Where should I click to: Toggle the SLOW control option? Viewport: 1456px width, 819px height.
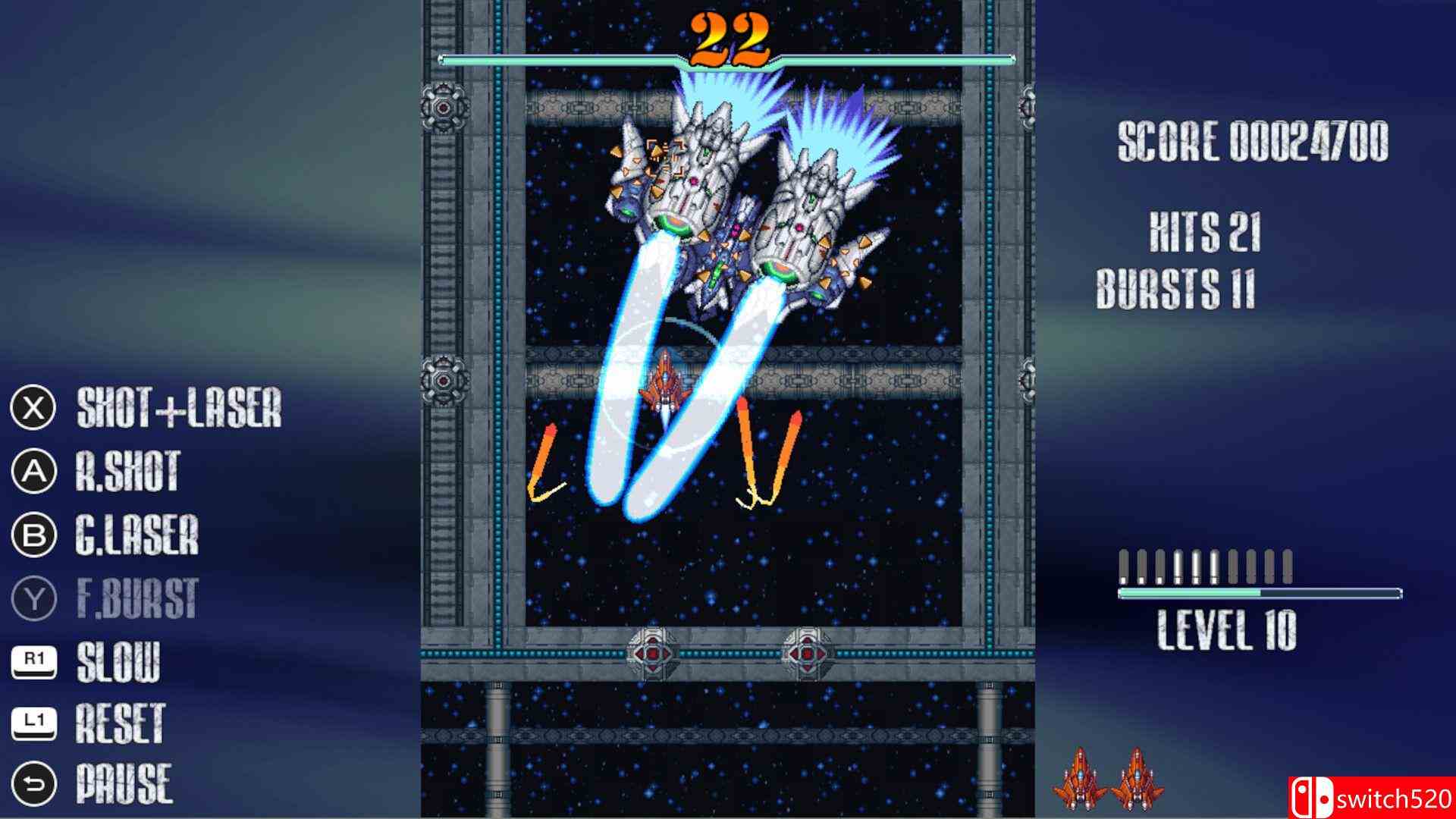coord(118,660)
